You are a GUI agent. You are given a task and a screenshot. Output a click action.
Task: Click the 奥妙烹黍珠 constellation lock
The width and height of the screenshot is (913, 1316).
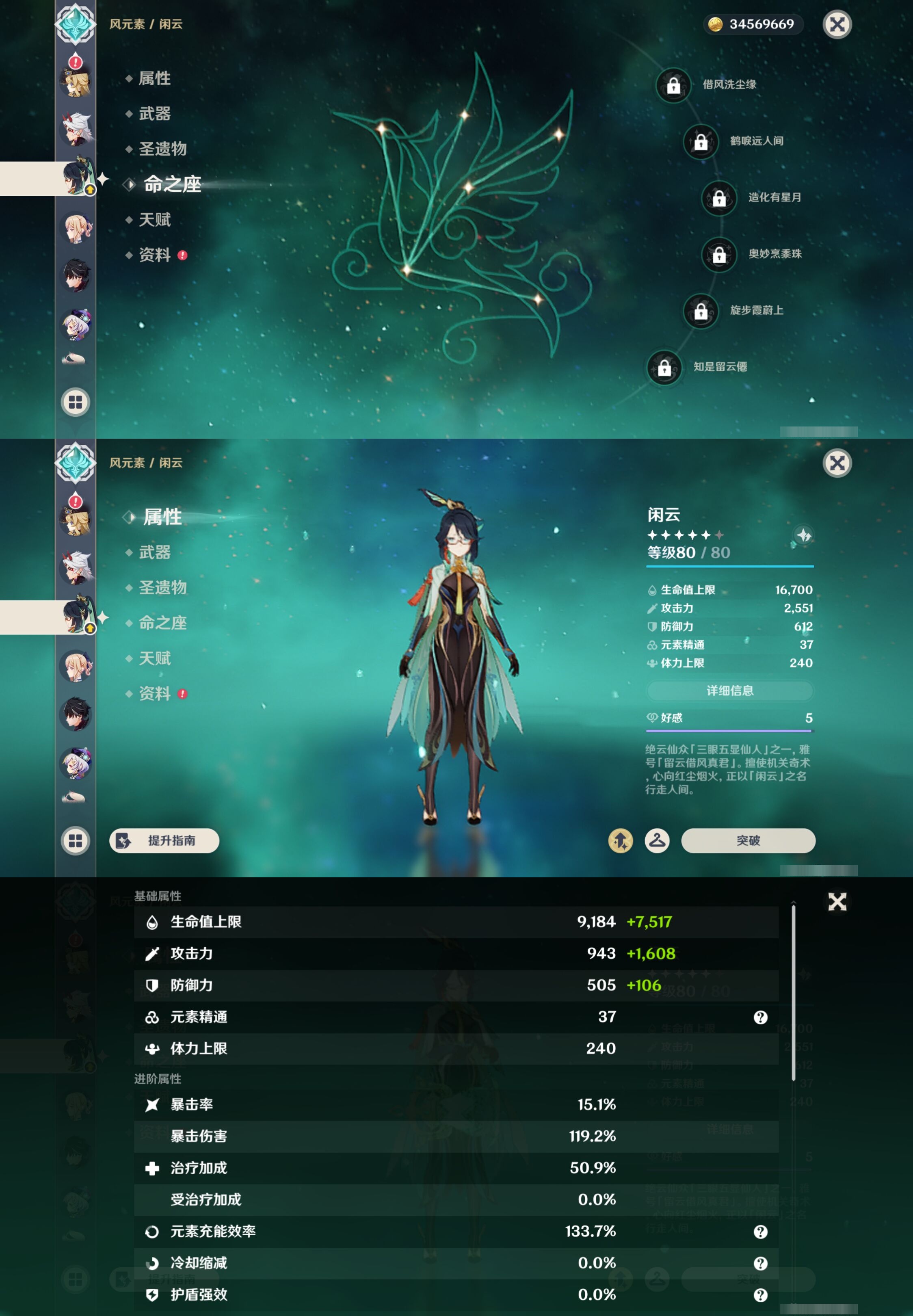[x=720, y=255]
